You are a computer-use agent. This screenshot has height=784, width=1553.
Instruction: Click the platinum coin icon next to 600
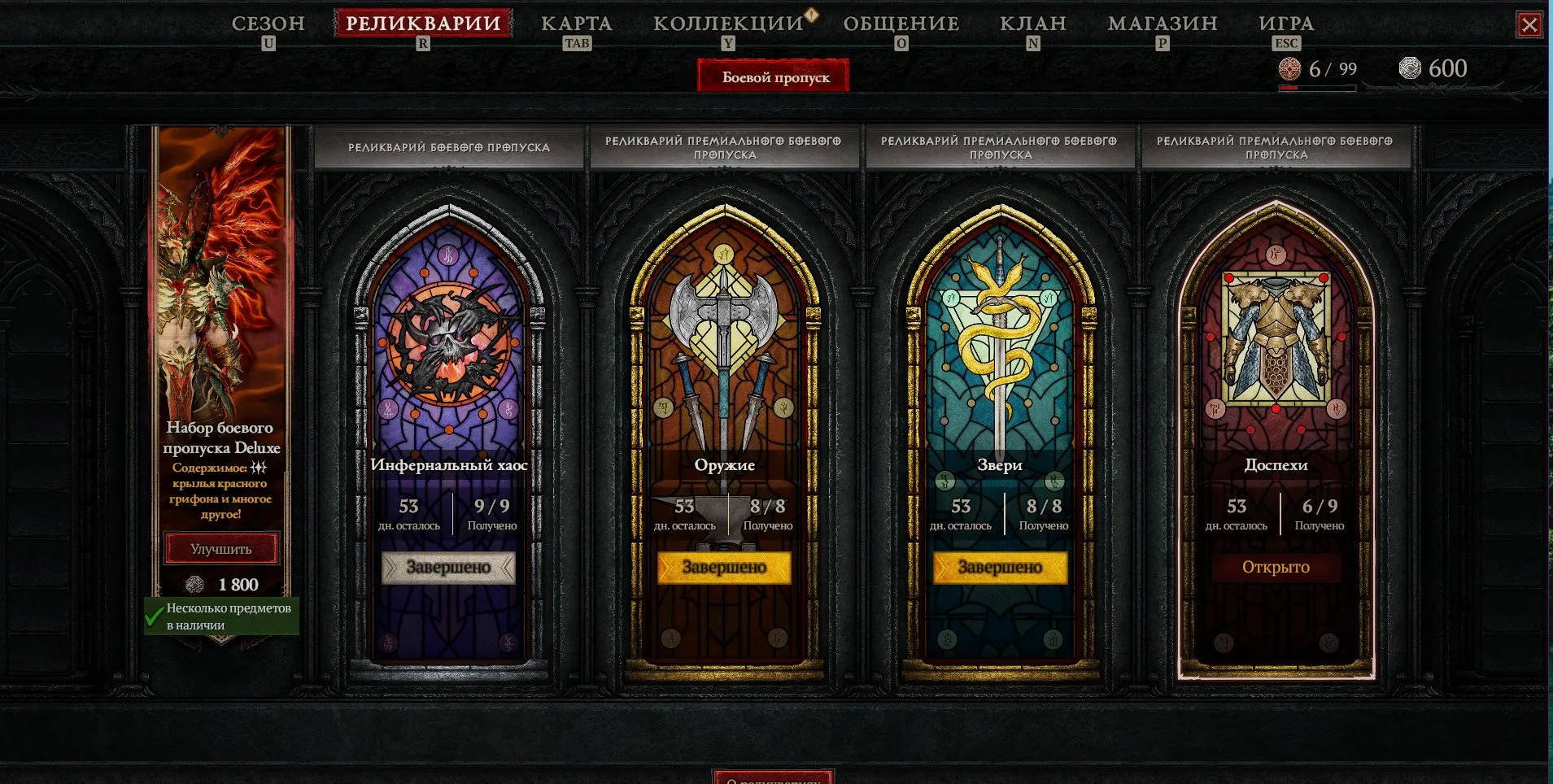1408,68
